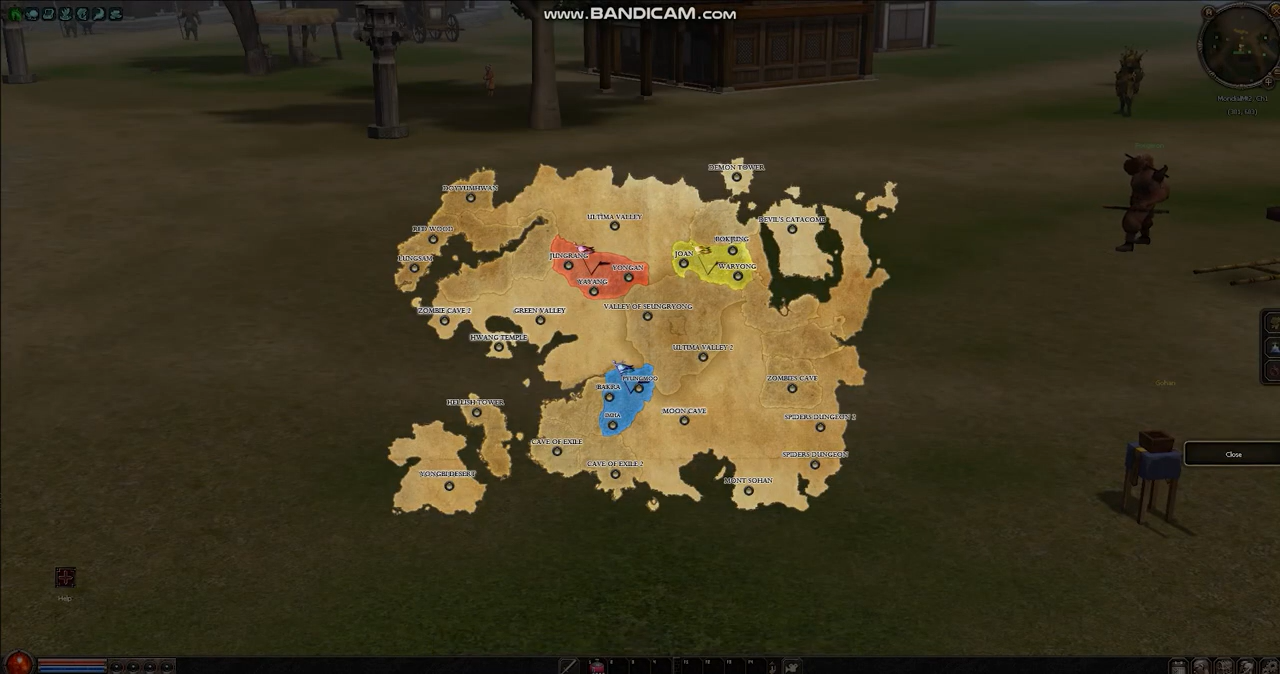Viewport: 1280px width, 674px height.
Task: Select the Valley of Seungryong marker
Action: (647, 316)
